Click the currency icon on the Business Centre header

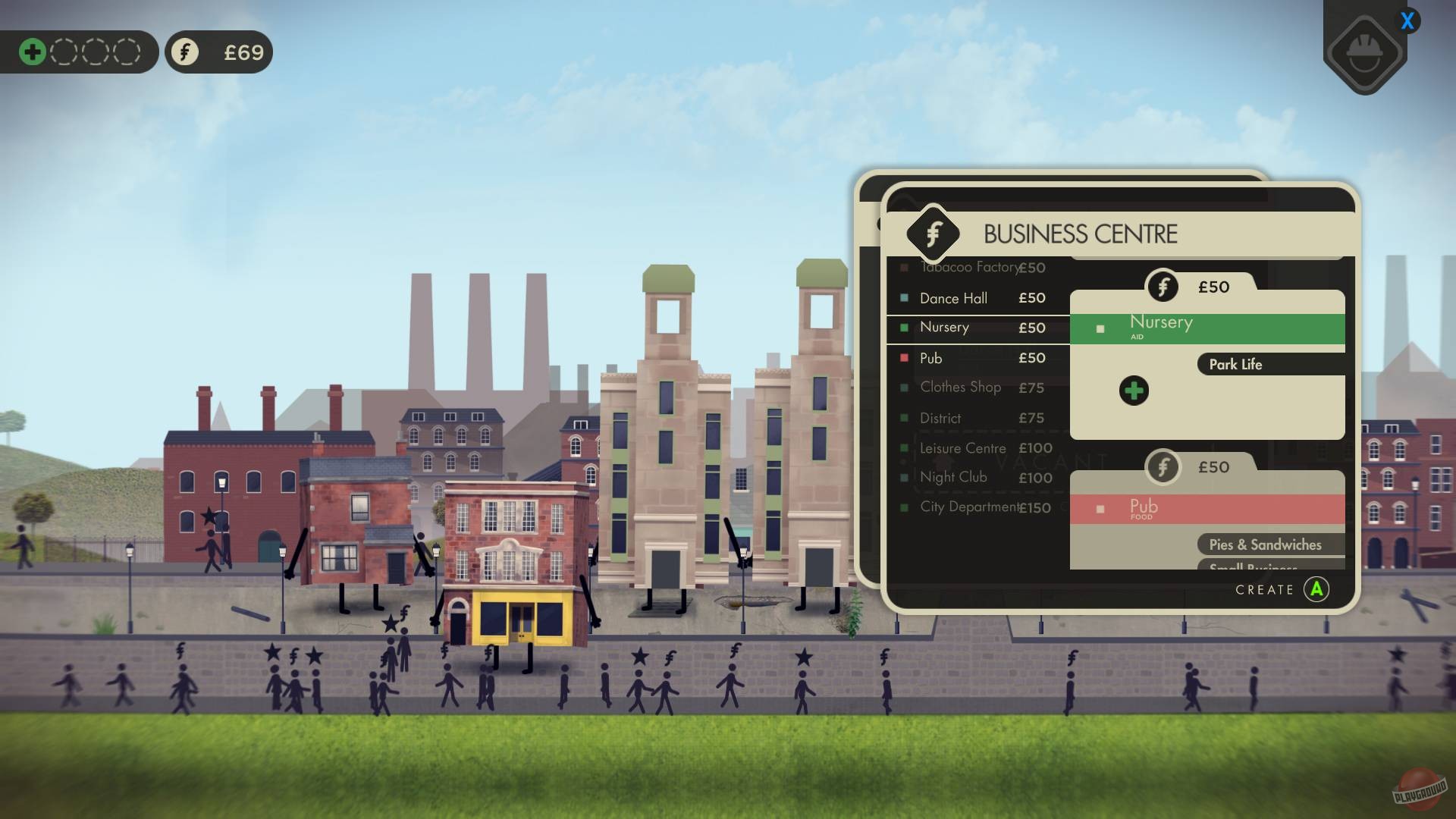[x=931, y=234]
